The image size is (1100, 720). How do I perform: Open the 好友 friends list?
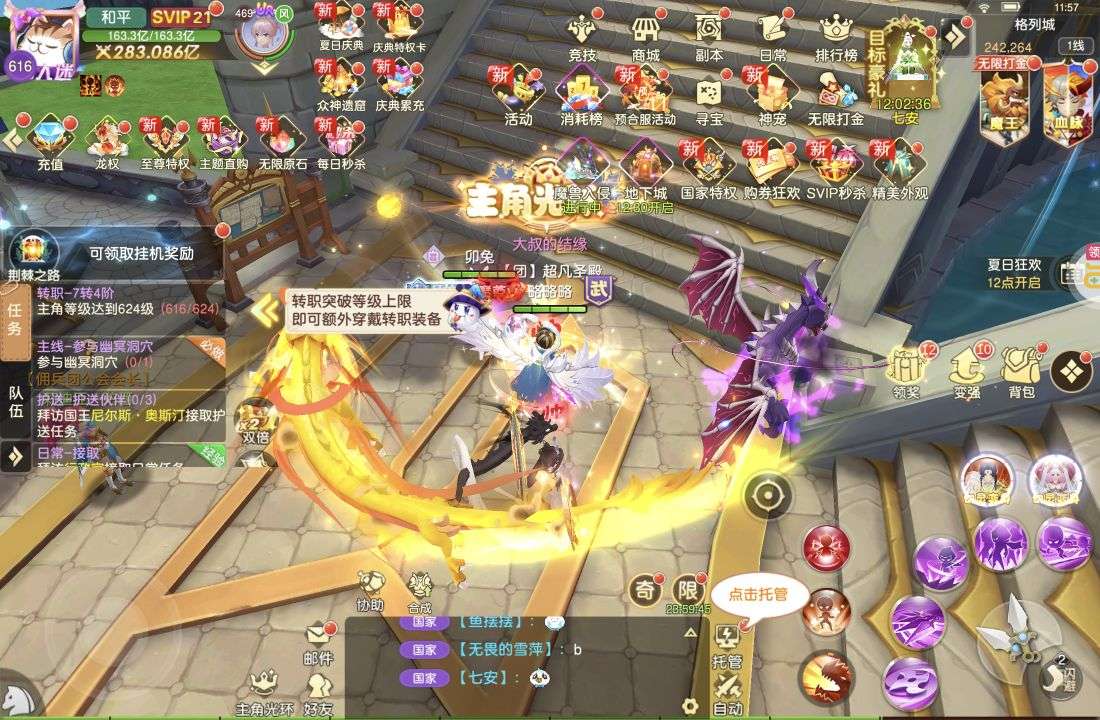[318, 692]
